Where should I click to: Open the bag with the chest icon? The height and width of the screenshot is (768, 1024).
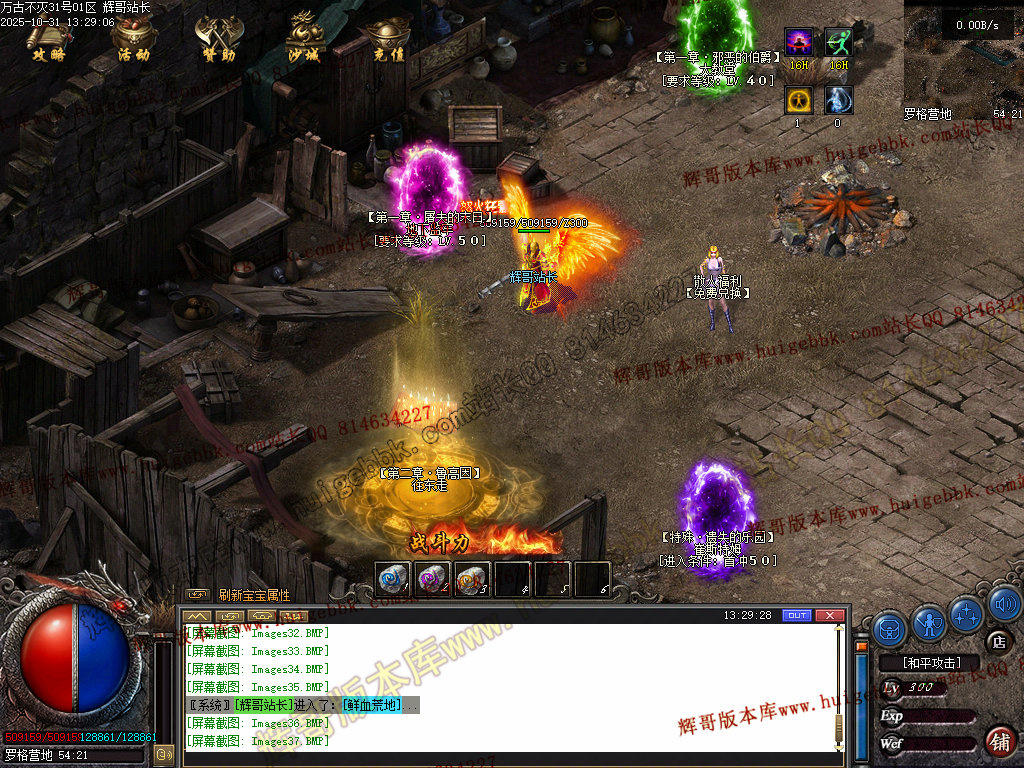pos(889,628)
